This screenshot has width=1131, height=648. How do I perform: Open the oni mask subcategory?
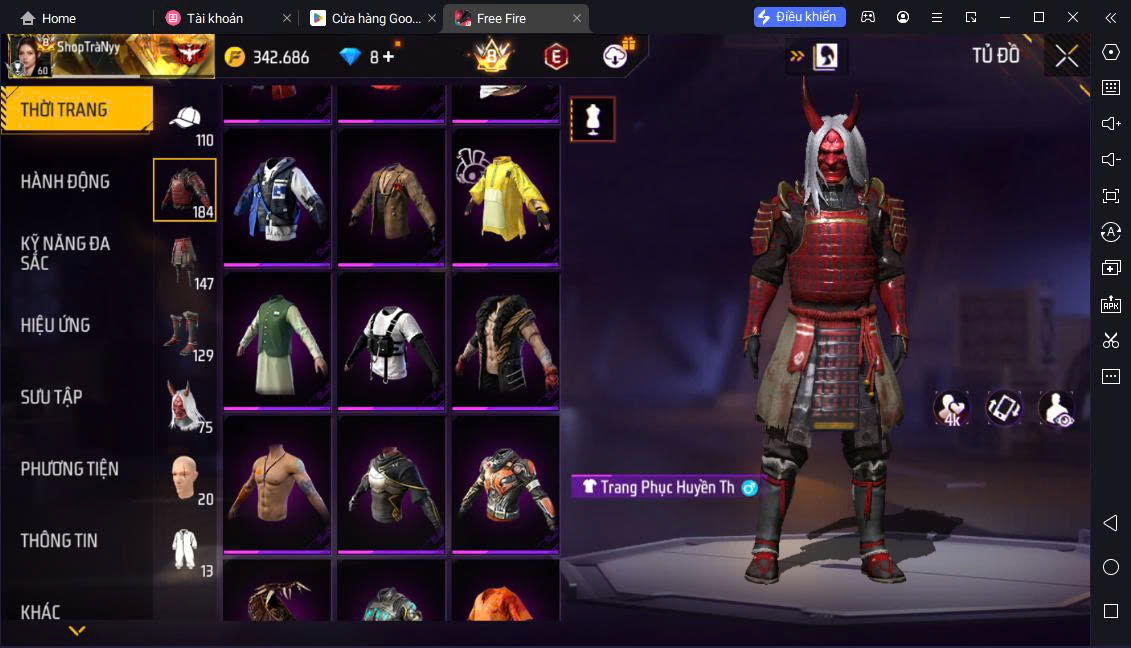coord(185,406)
